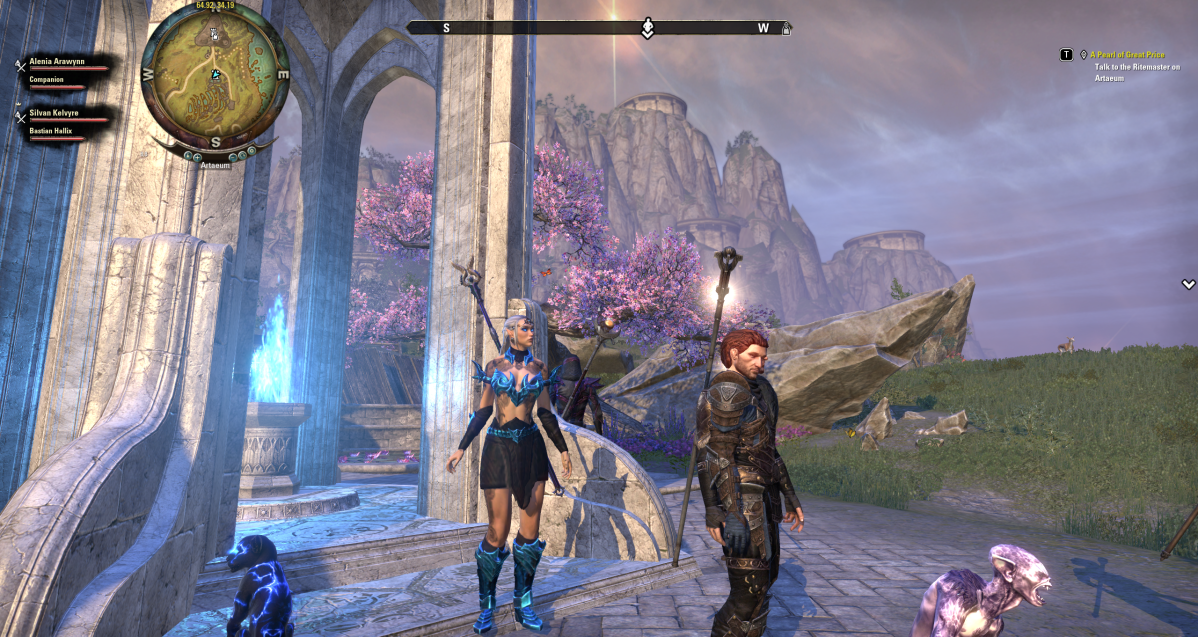Open the circular Artaeum minimap
Viewport: 1198px width, 637px height.
(x=215, y=80)
